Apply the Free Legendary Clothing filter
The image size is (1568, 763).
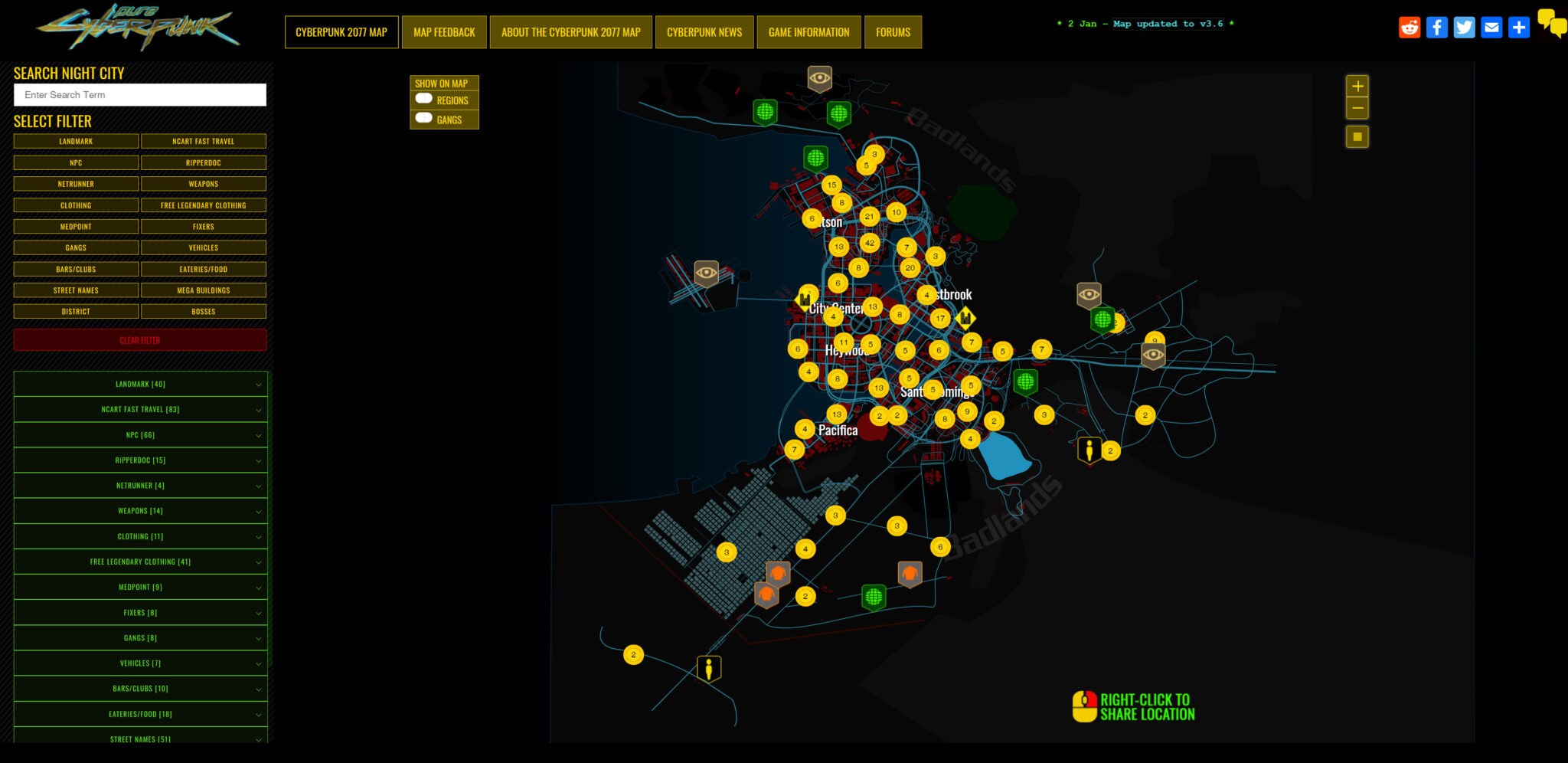click(x=204, y=205)
